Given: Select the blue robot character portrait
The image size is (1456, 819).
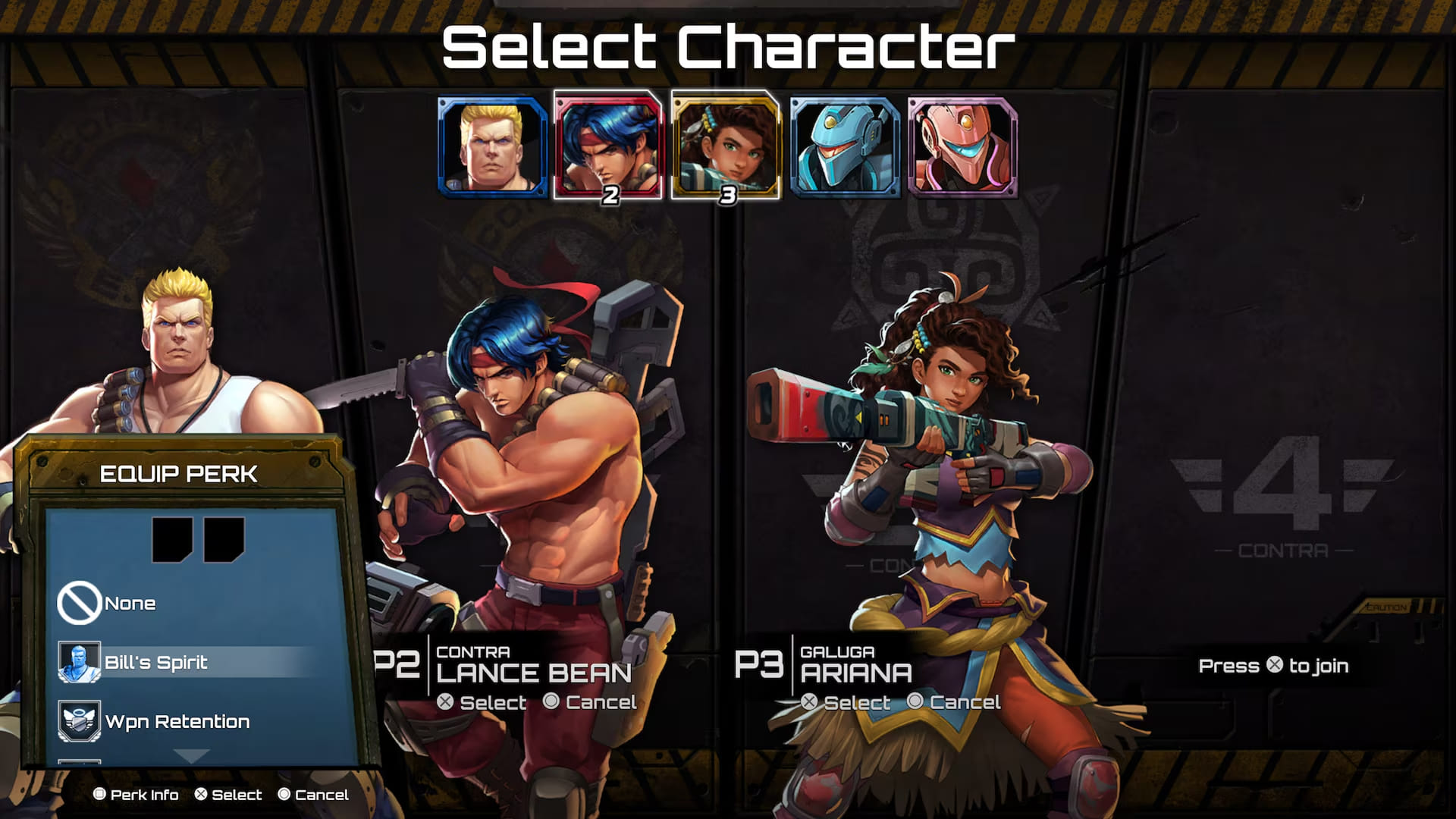Looking at the screenshot, I should [845, 147].
